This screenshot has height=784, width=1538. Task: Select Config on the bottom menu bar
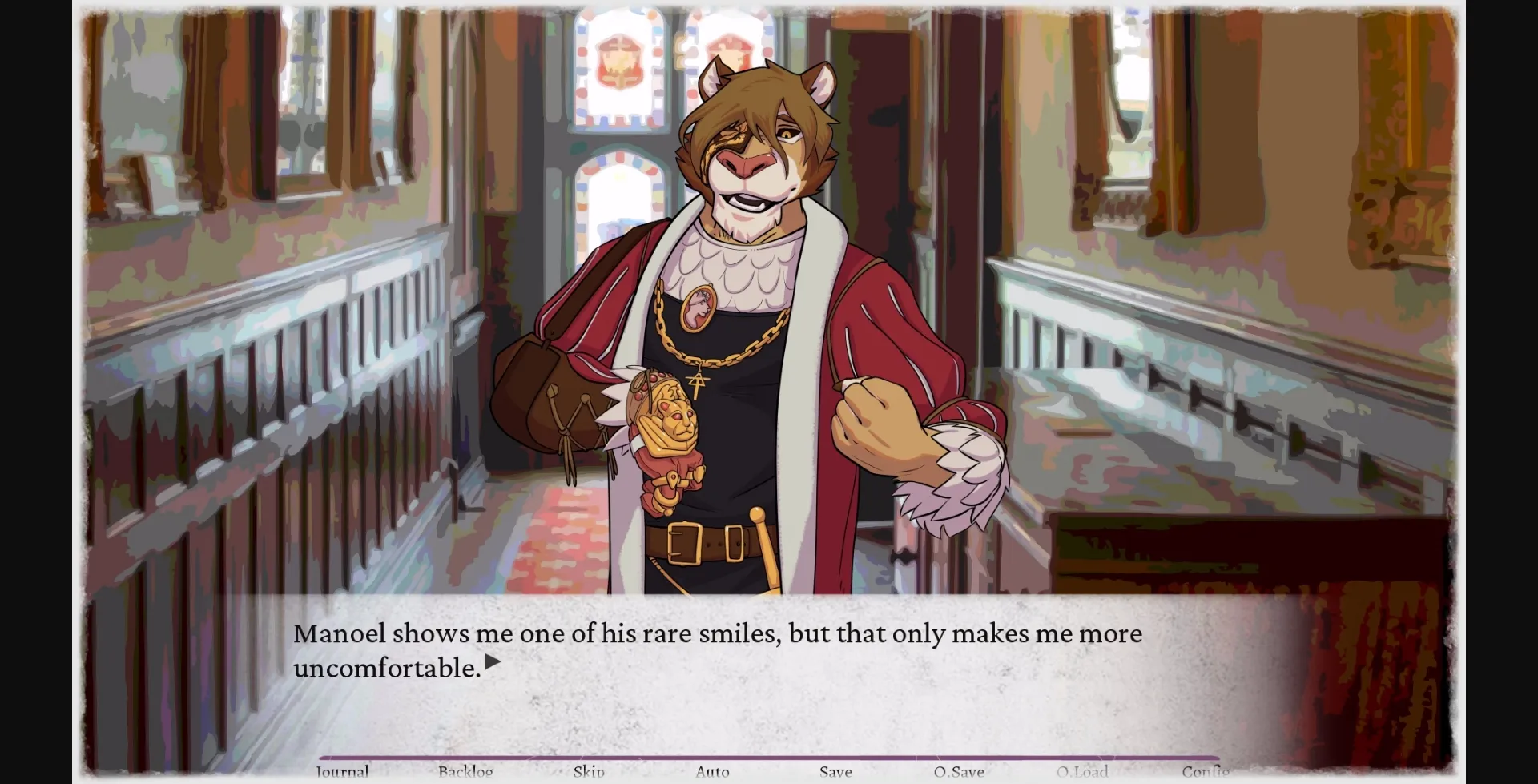(x=1208, y=771)
